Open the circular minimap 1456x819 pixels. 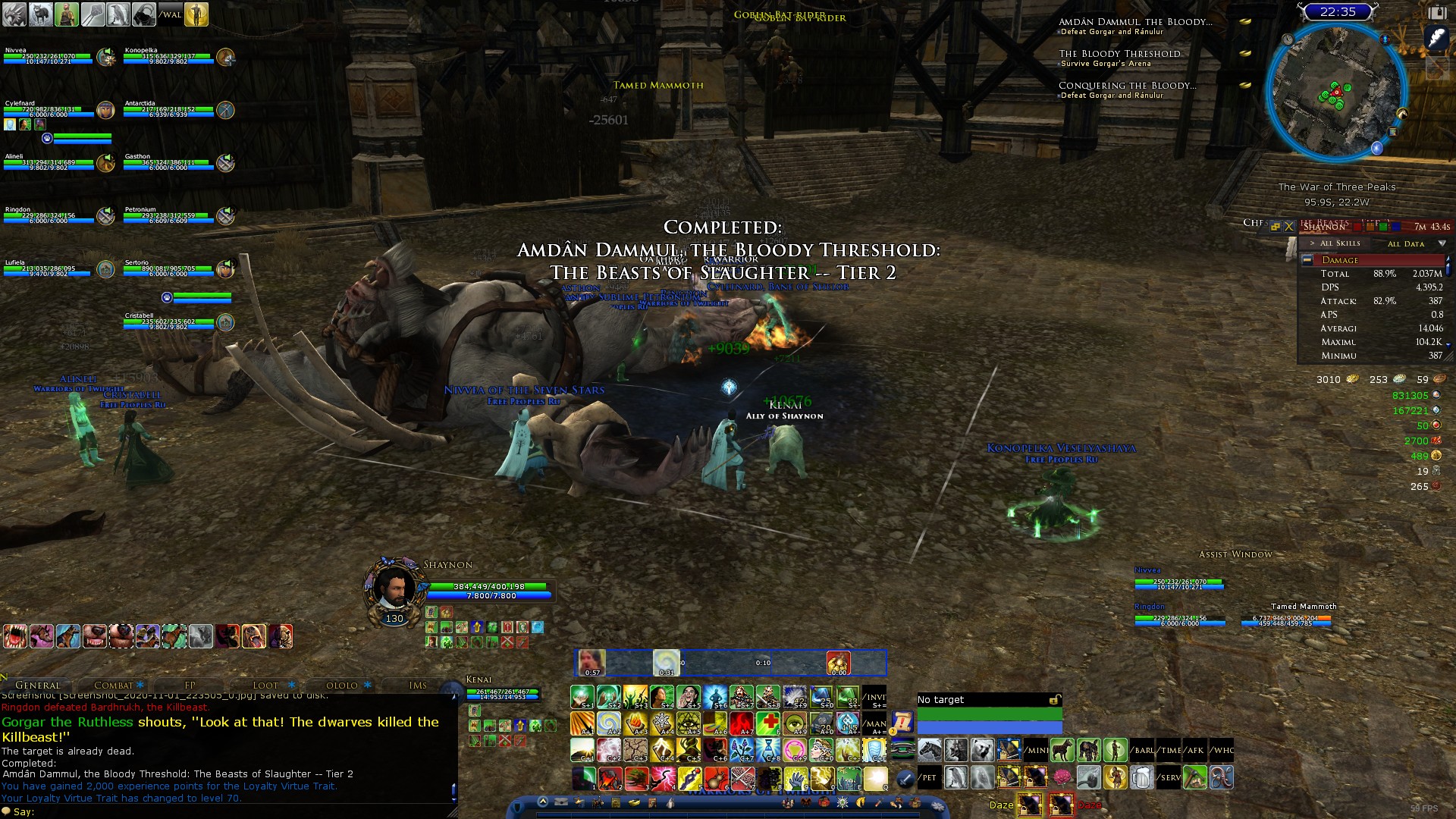[x=1337, y=91]
